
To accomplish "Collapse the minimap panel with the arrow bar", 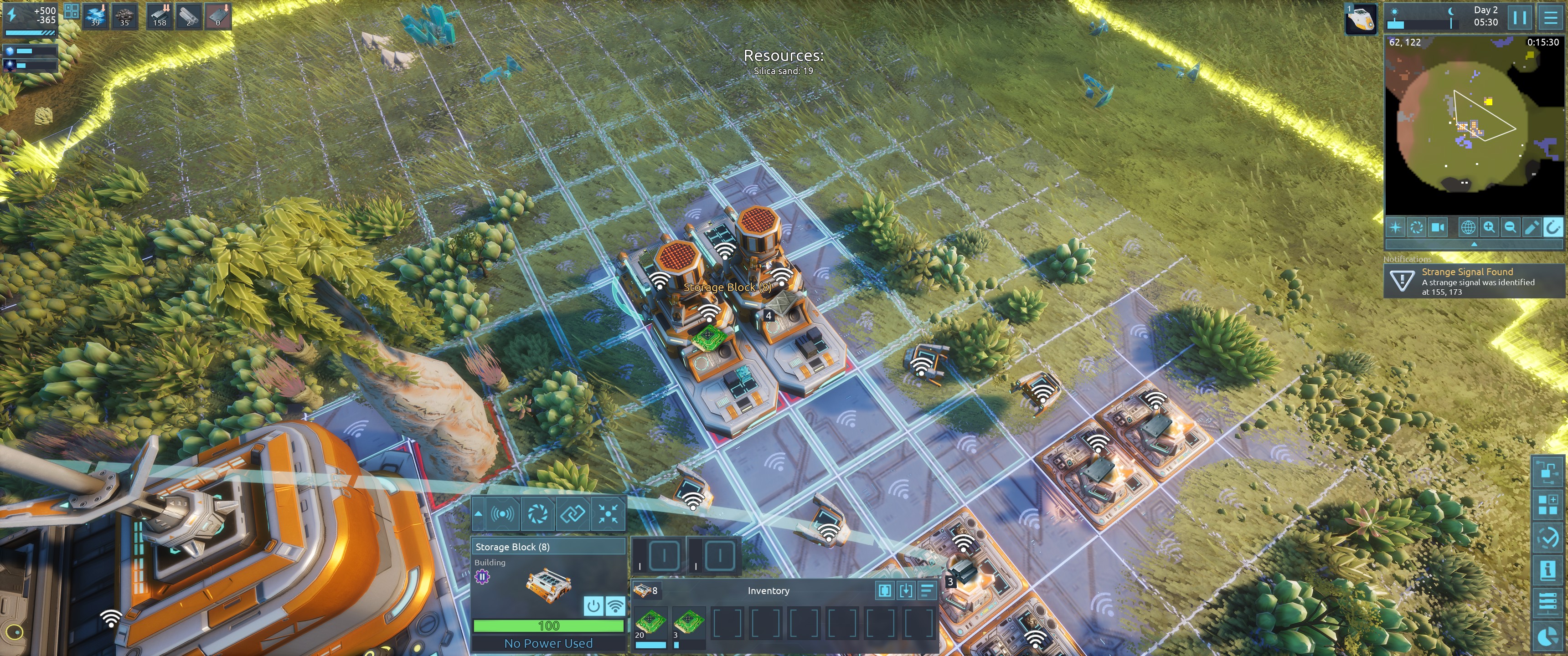I will click(x=1474, y=244).
